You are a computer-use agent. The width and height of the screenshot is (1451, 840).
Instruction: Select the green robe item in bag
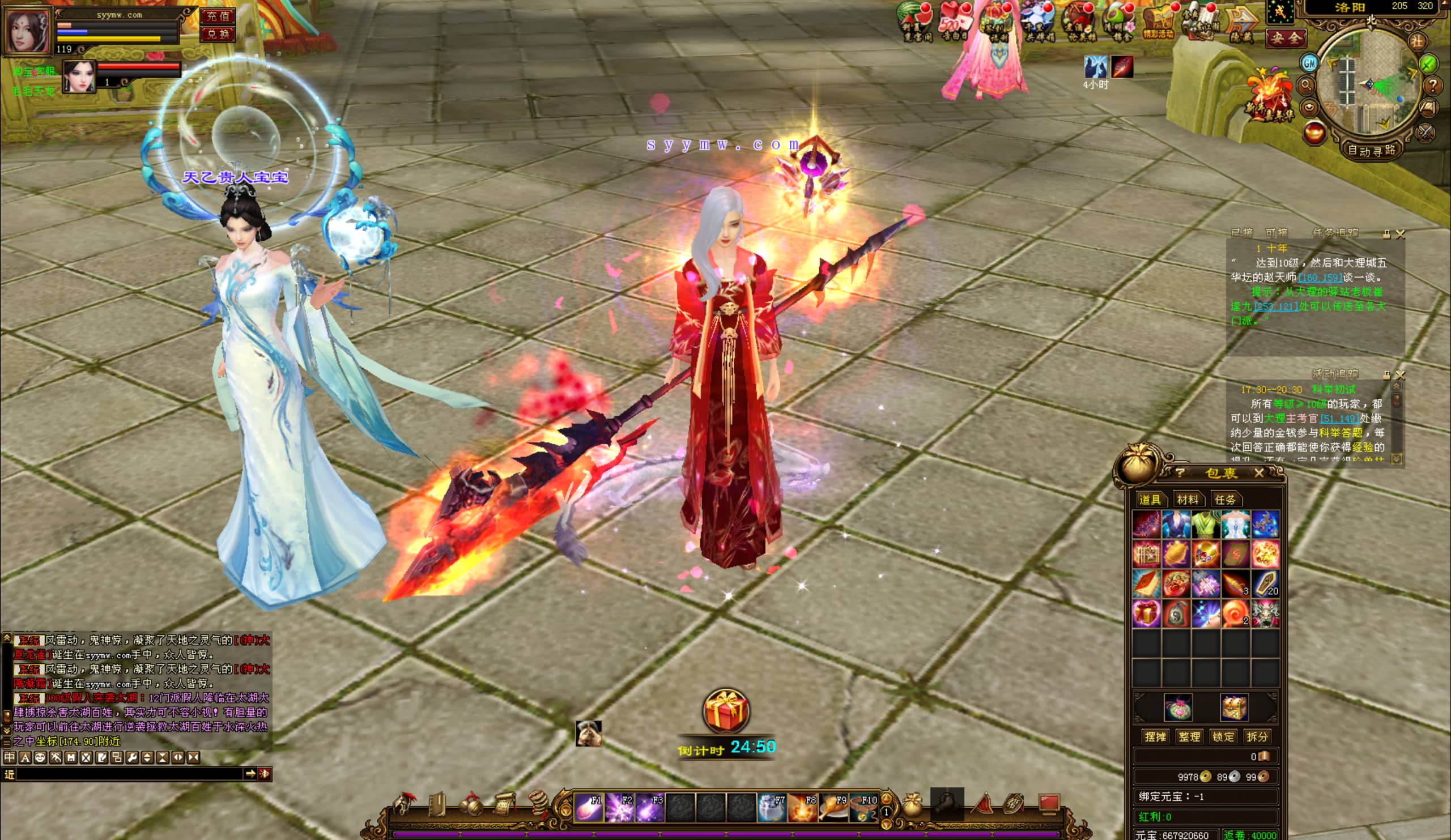(1205, 524)
